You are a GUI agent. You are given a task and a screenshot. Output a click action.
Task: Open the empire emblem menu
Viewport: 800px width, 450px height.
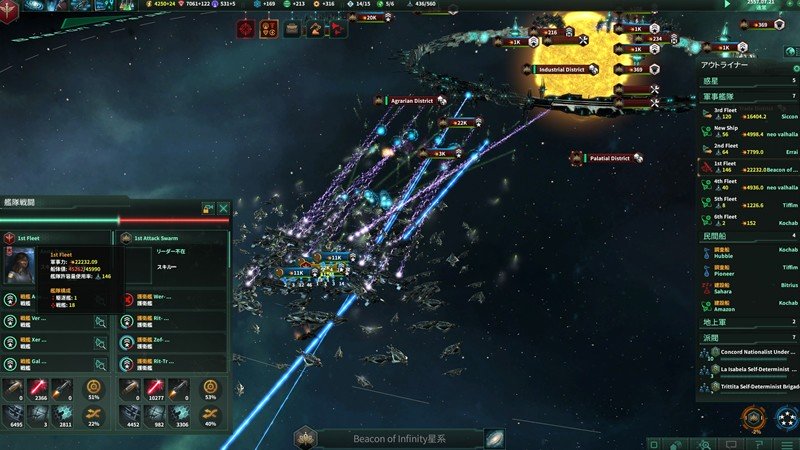14,10
